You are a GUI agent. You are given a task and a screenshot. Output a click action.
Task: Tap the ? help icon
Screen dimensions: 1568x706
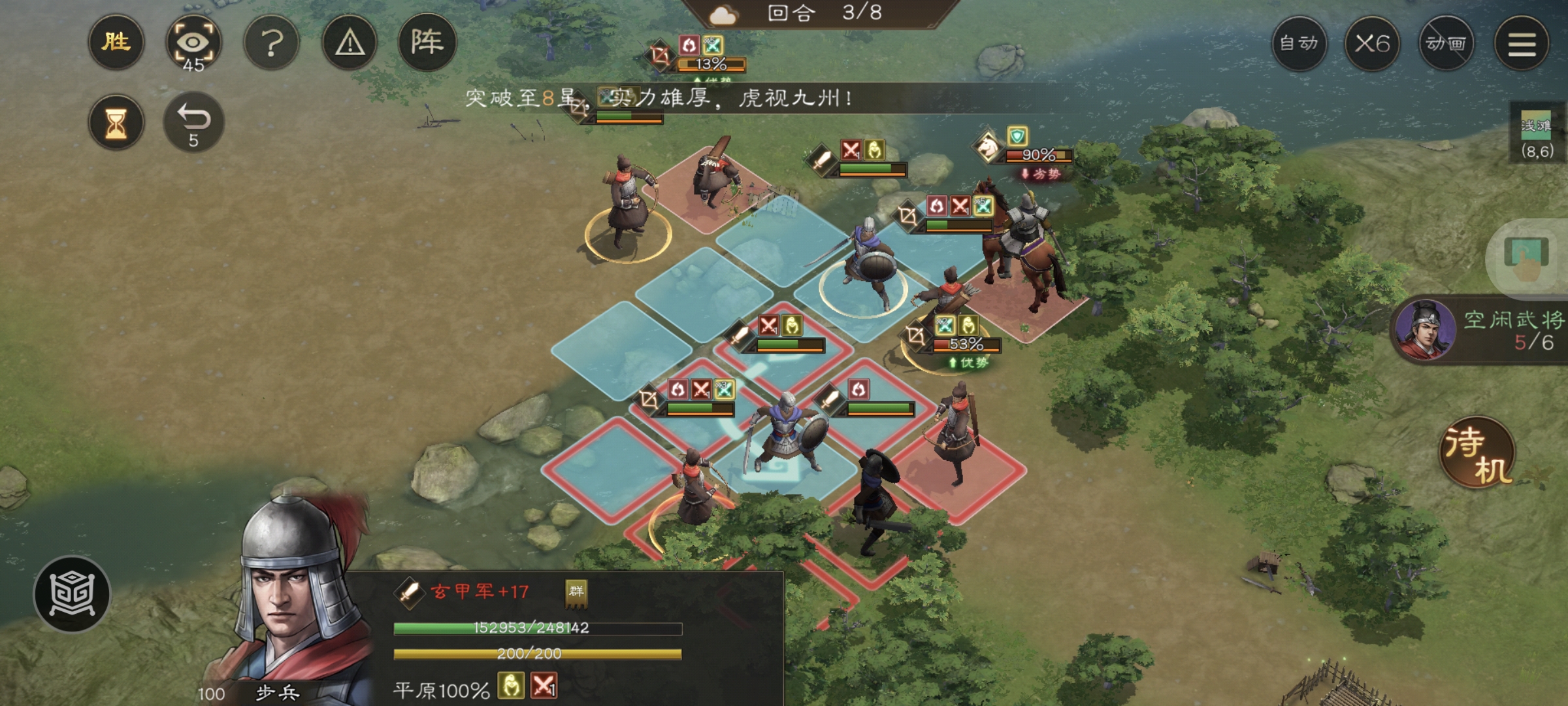[x=271, y=43]
